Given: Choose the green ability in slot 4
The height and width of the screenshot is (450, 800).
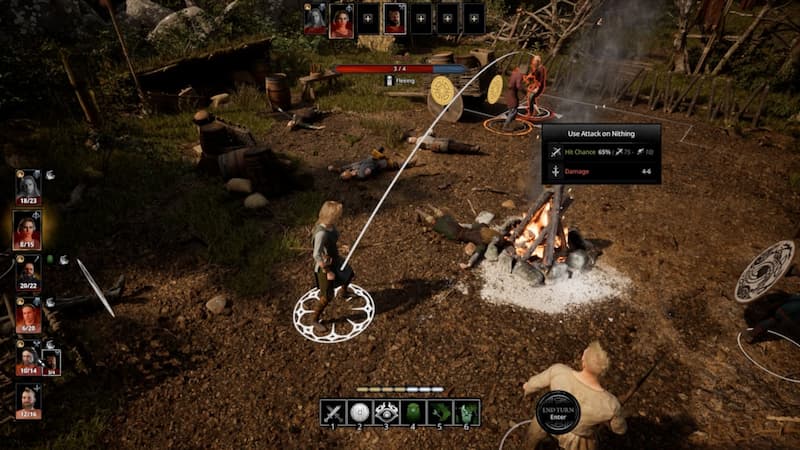Looking at the screenshot, I should [x=414, y=412].
